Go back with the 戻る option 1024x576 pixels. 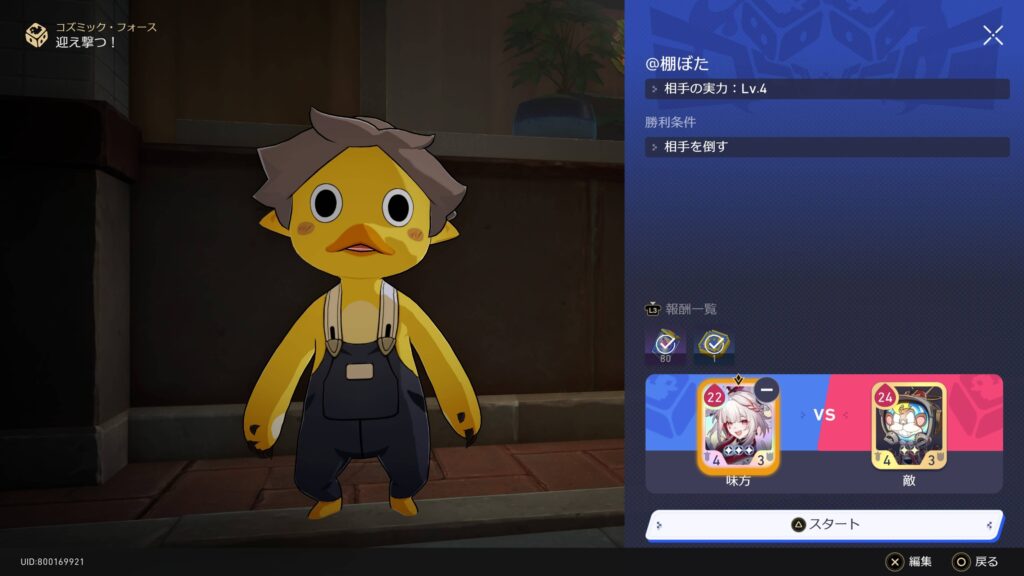click(x=975, y=562)
